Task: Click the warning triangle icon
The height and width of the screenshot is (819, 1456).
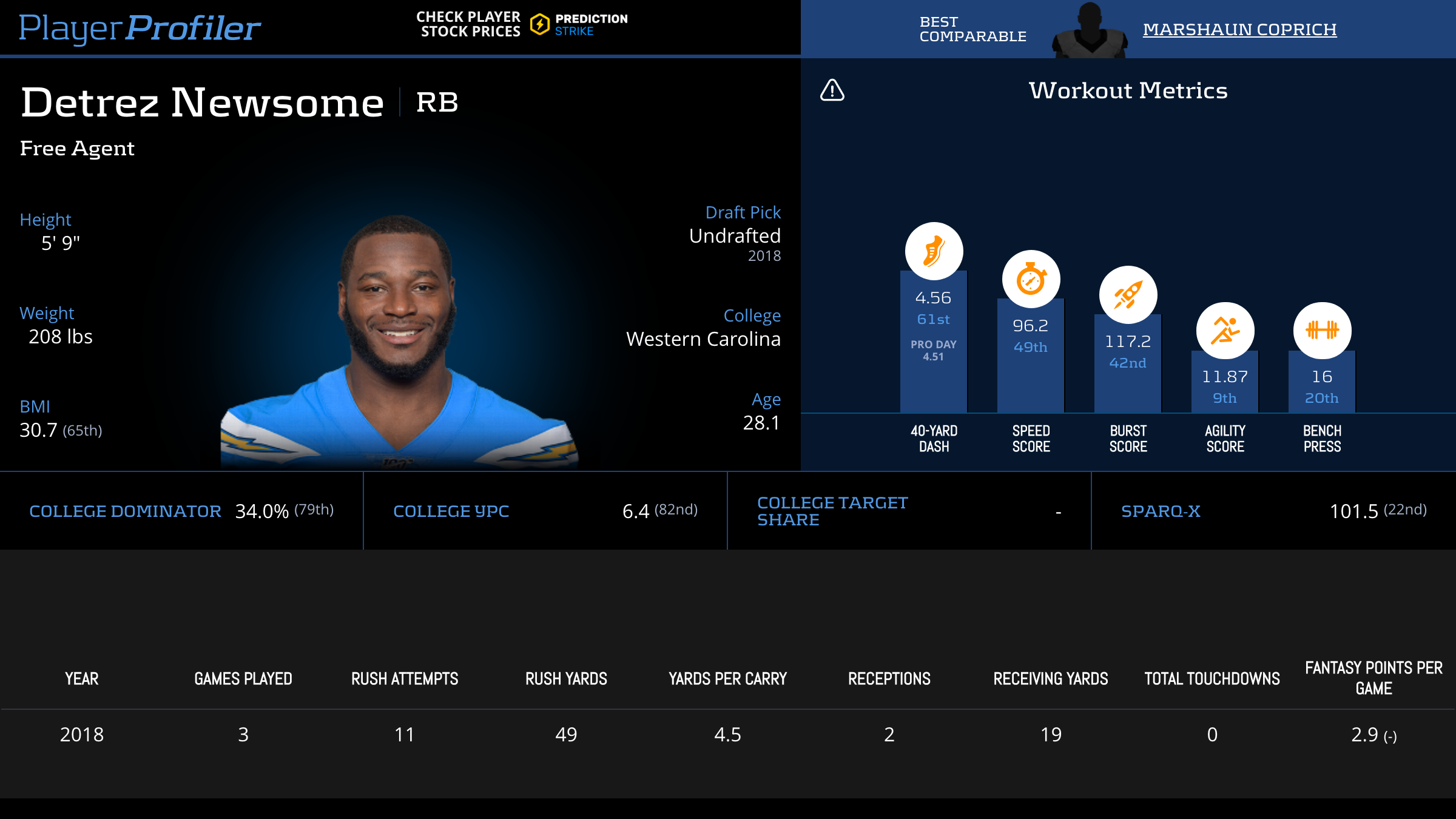Action: coord(832,90)
